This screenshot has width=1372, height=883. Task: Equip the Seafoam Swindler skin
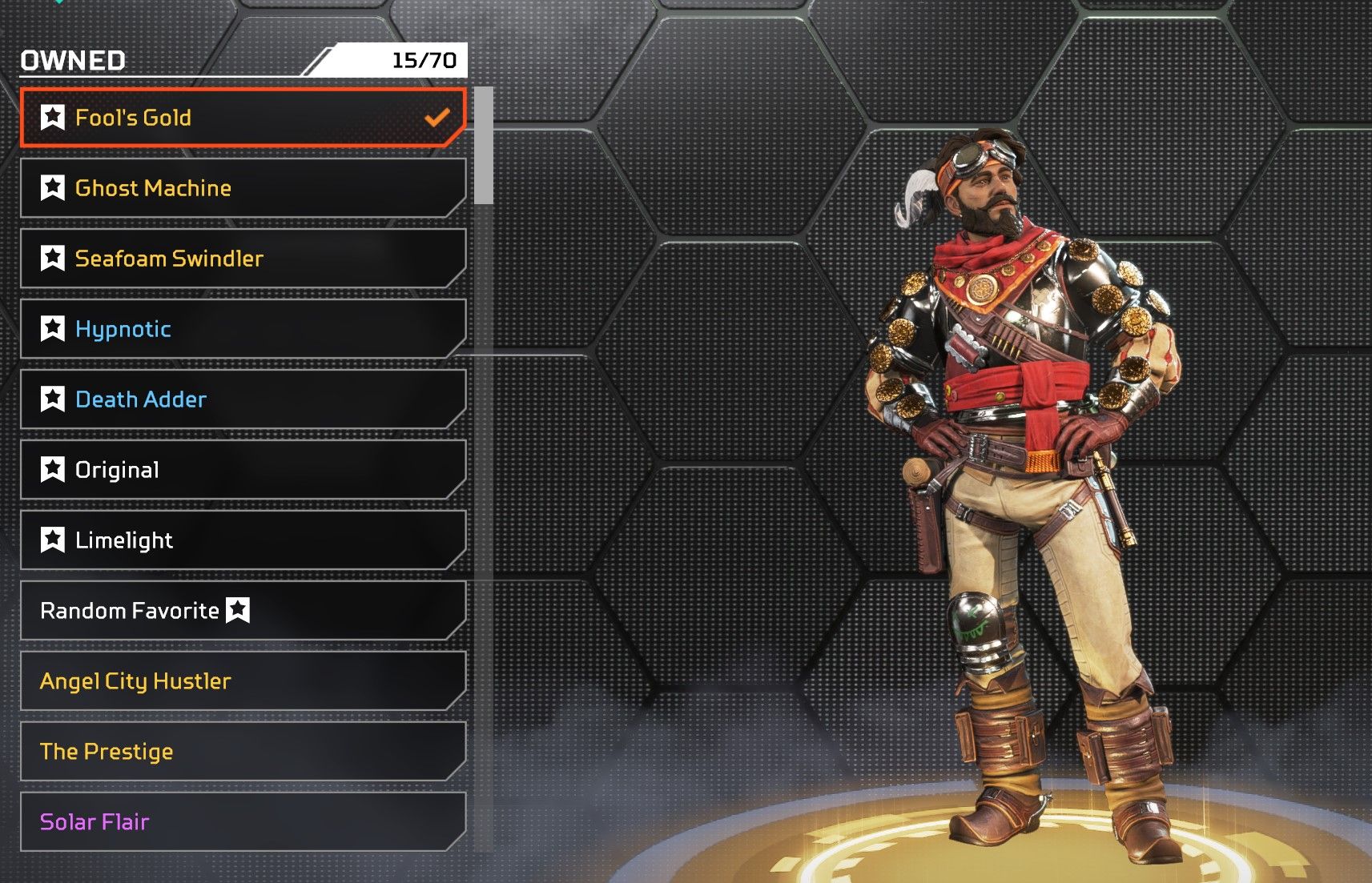tap(240, 259)
